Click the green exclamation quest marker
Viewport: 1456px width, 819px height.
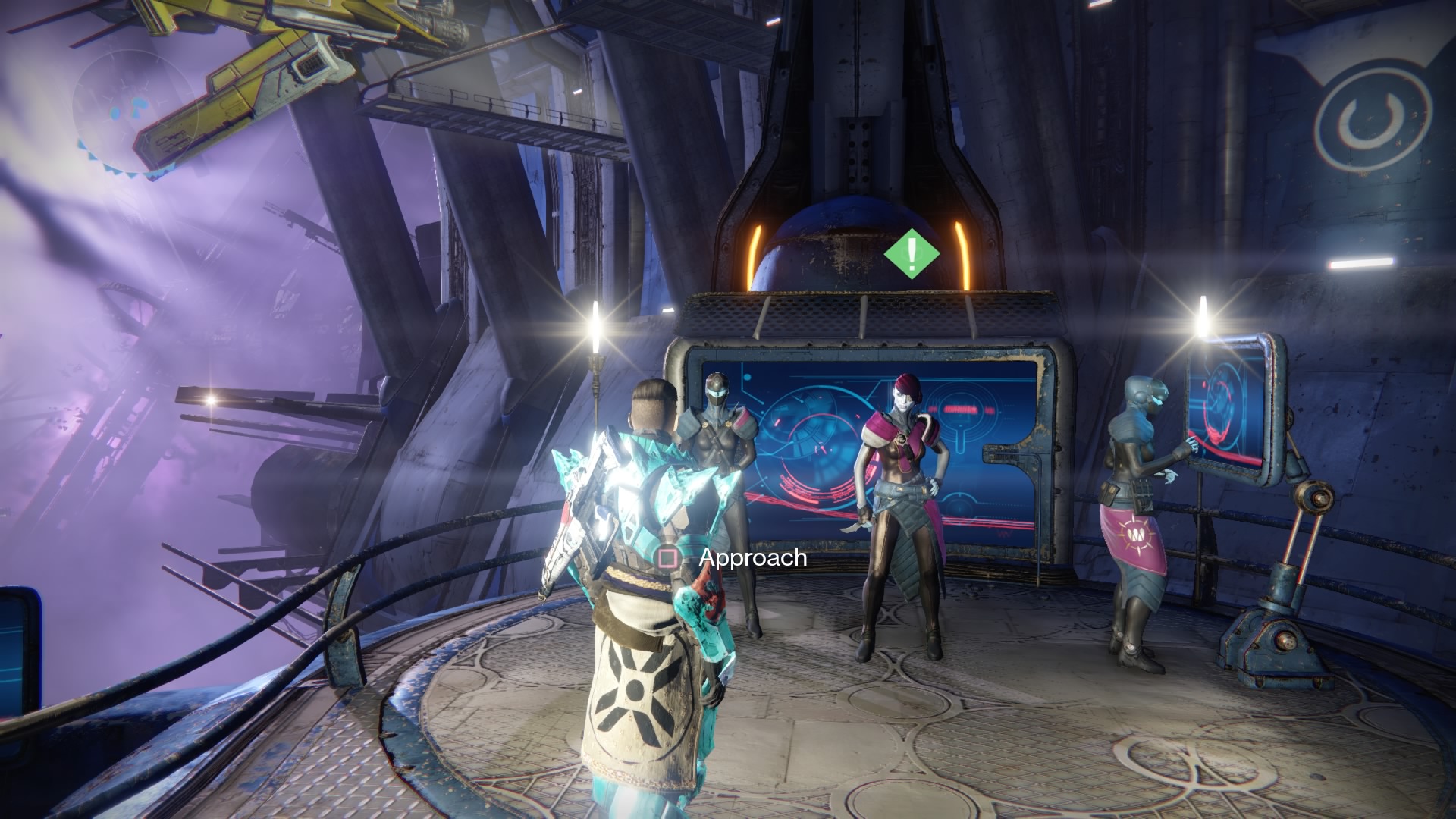(912, 253)
